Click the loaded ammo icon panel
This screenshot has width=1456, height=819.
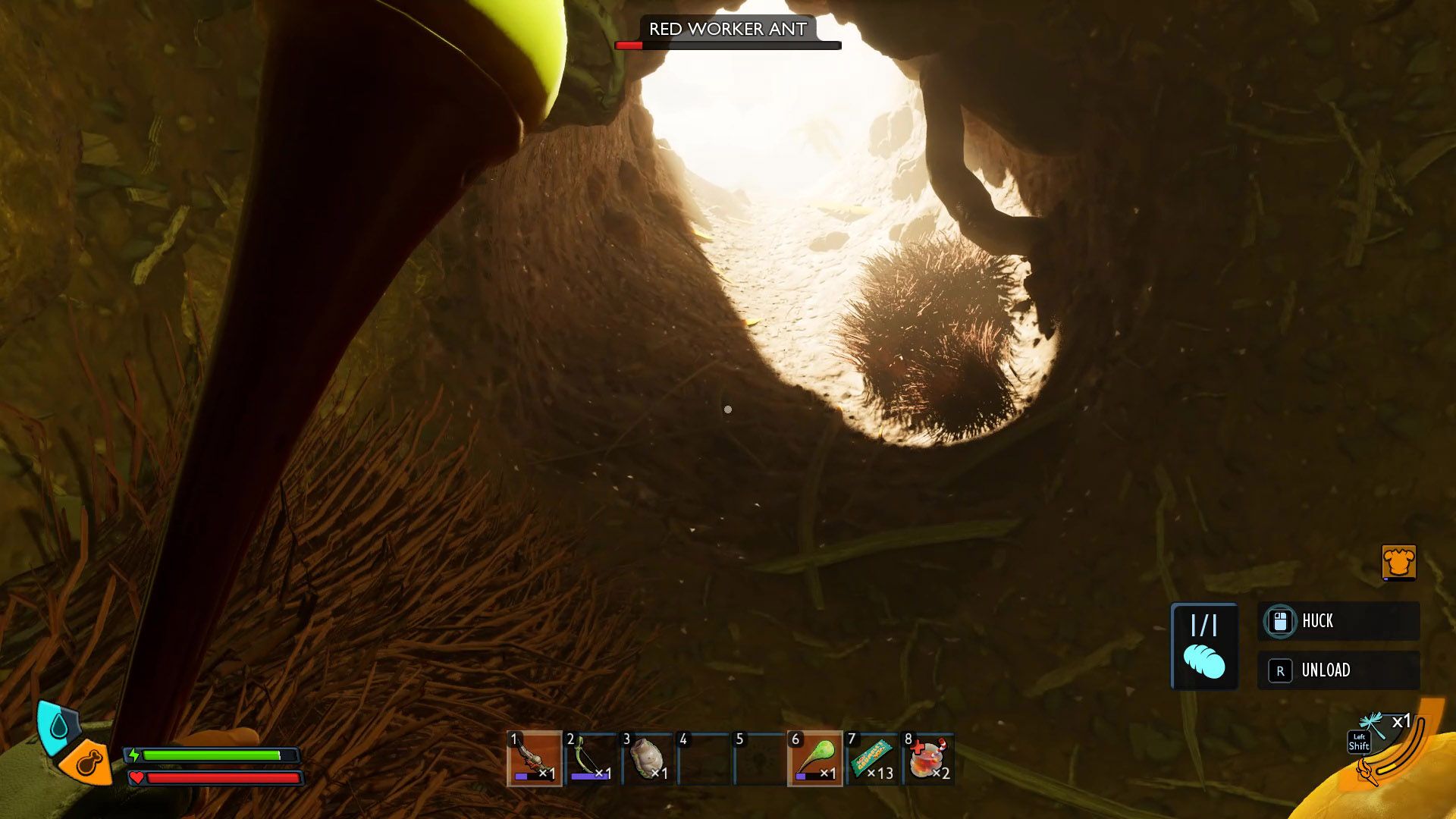pyautogui.click(x=1204, y=646)
